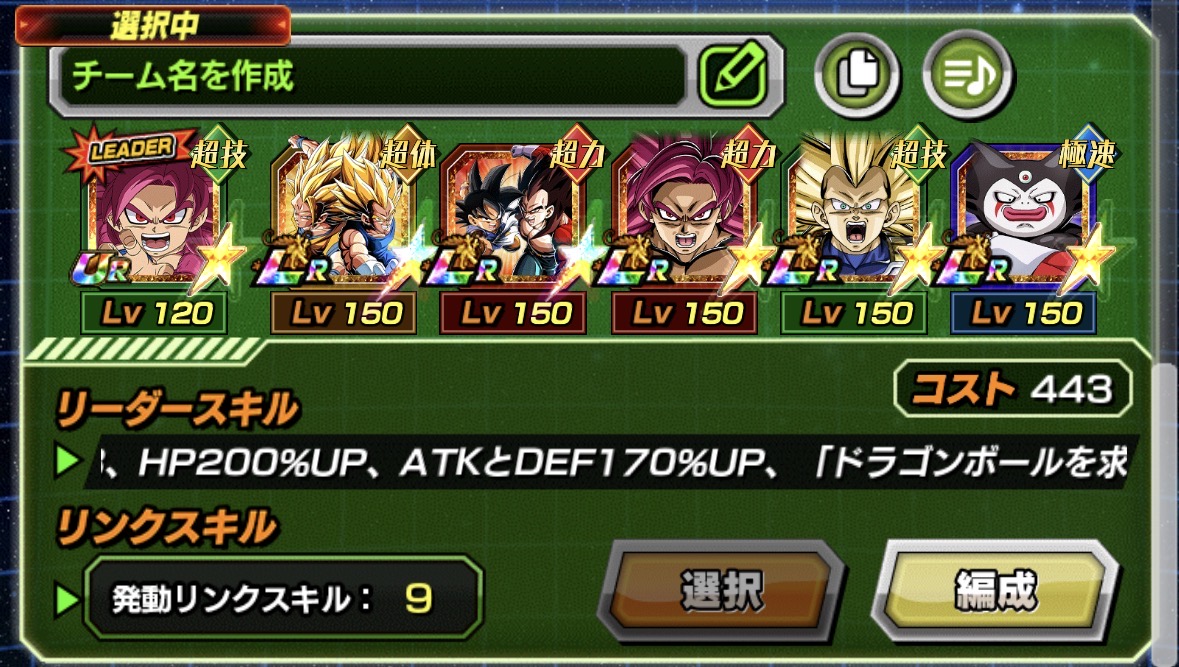Expand the リーダースキル description arrow
The width and height of the screenshot is (1179, 667).
pos(68,462)
